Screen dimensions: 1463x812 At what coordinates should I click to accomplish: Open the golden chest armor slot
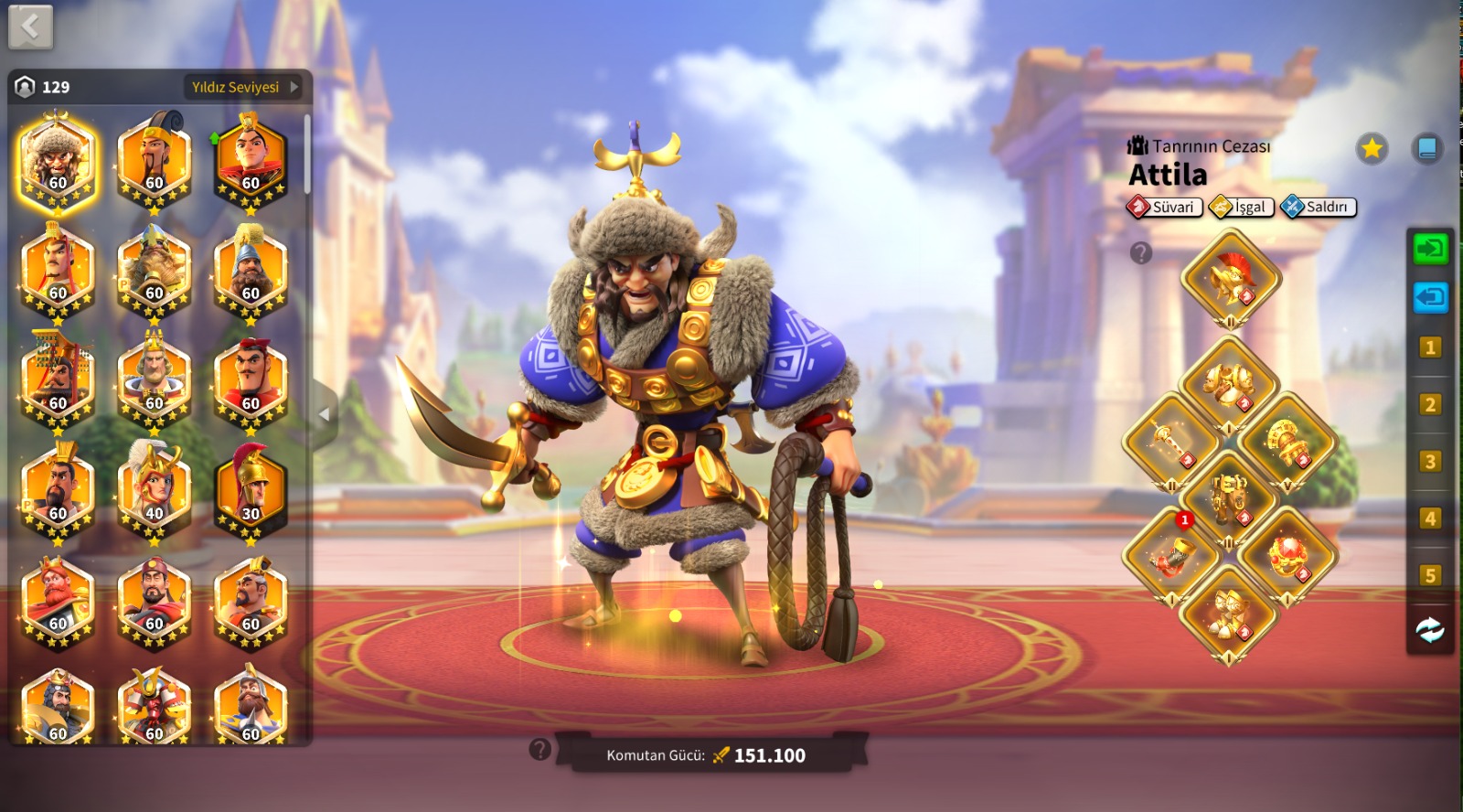coord(1229,384)
